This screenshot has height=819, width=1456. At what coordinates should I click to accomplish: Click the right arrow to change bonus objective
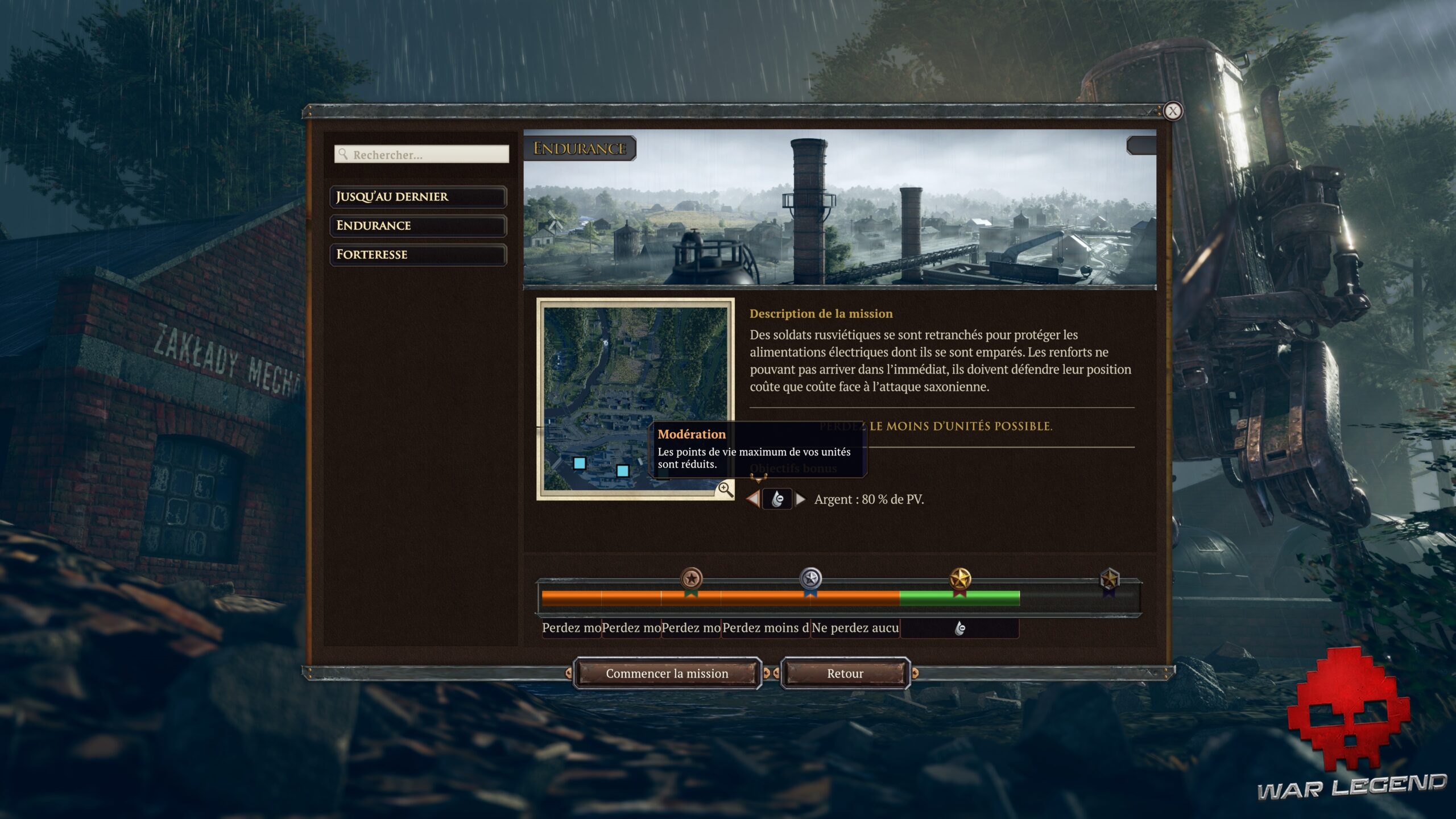coord(802,499)
